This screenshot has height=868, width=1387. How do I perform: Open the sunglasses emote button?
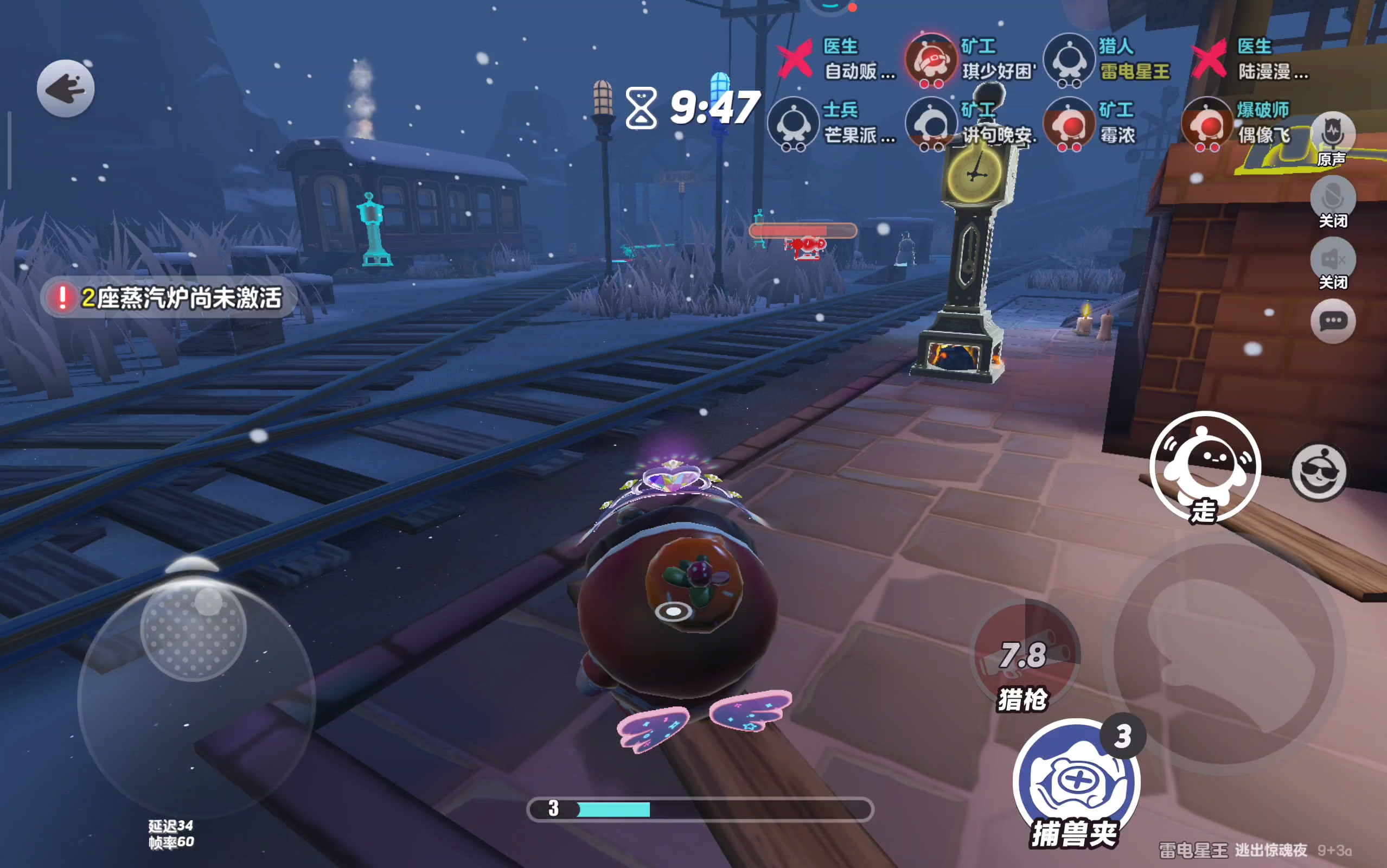[1318, 472]
